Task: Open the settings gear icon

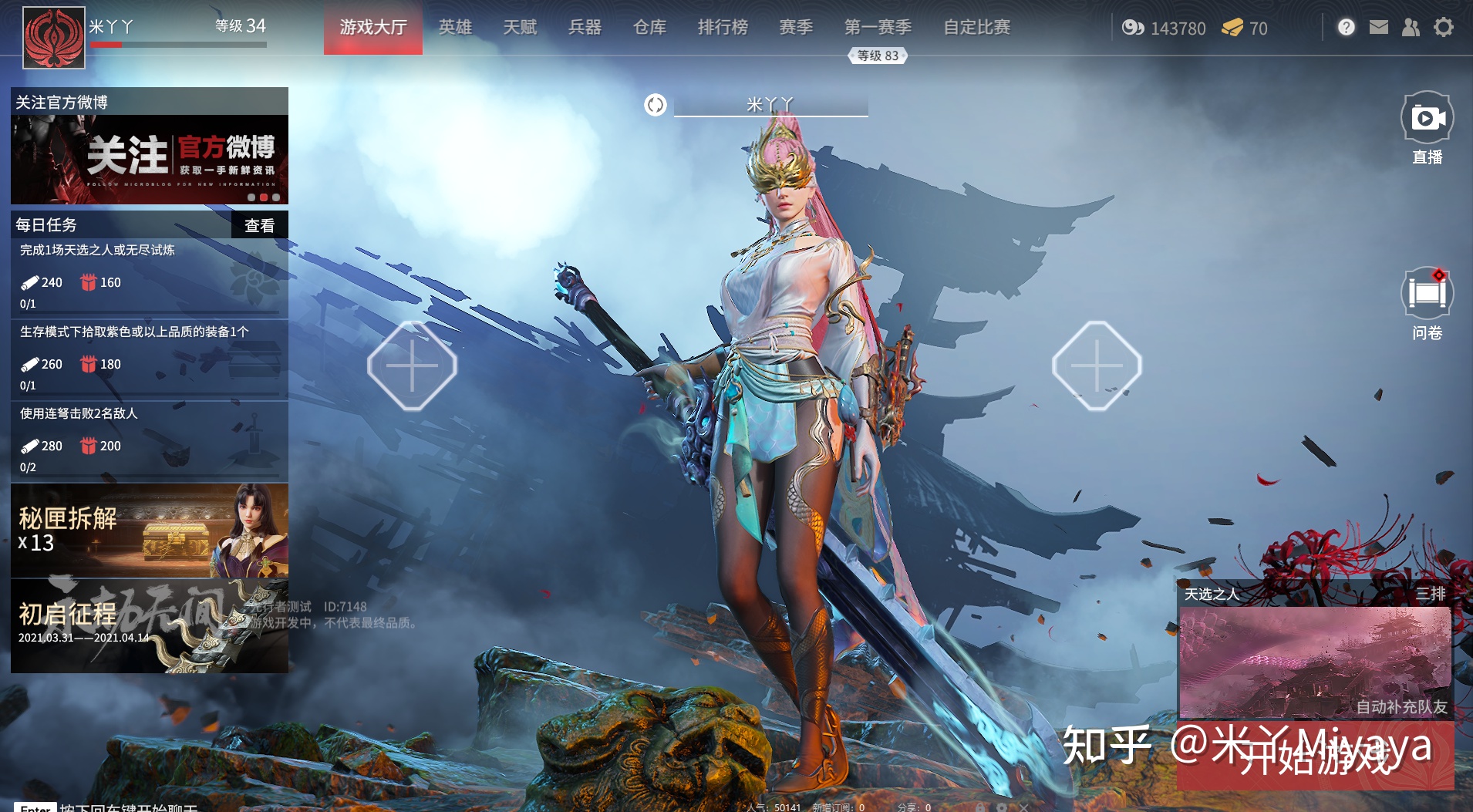Action: click(x=1443, y=28)
